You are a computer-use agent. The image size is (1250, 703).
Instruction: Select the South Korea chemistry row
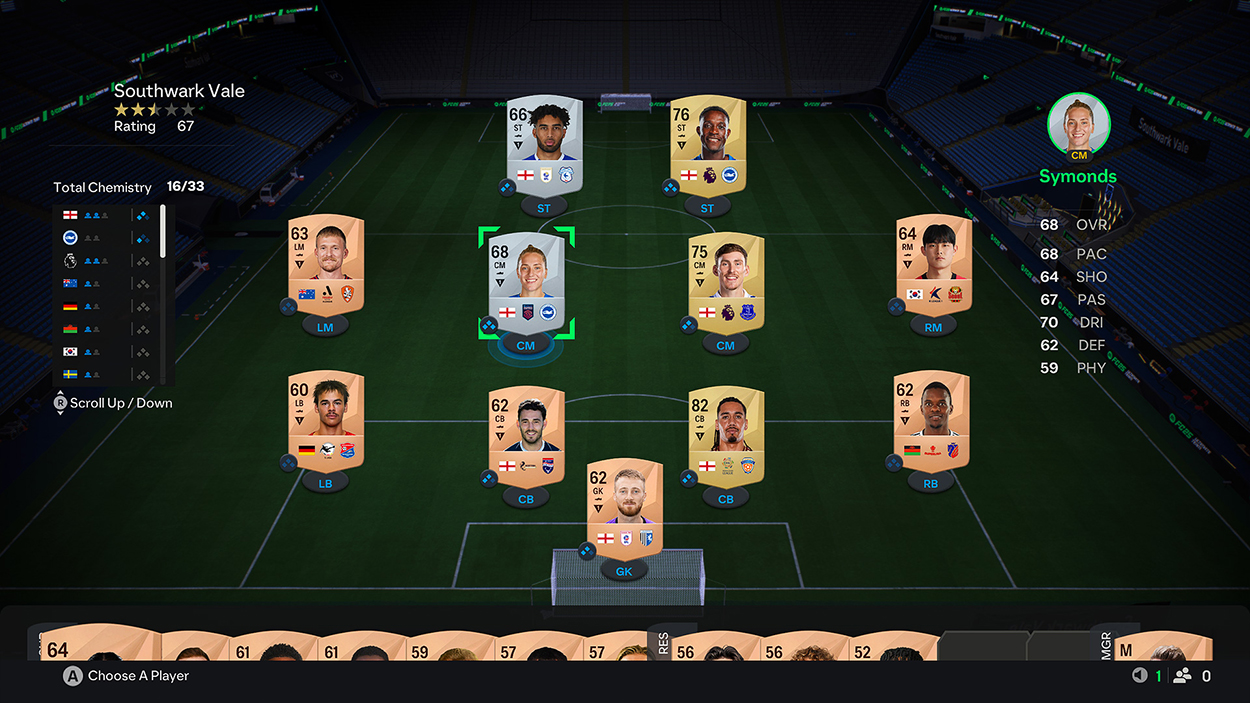pos(105,352)
